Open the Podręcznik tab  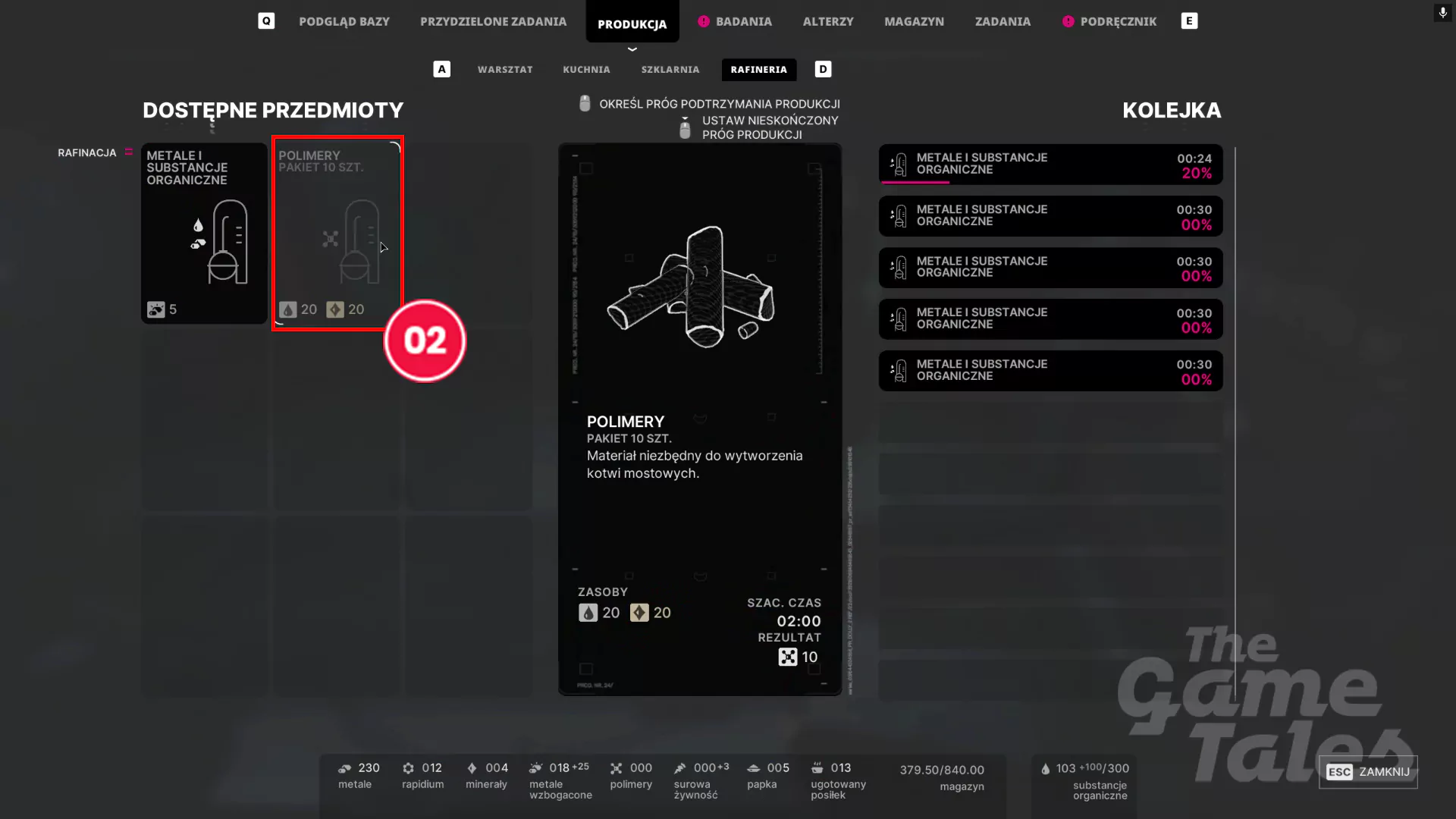tap(1118, 21)
